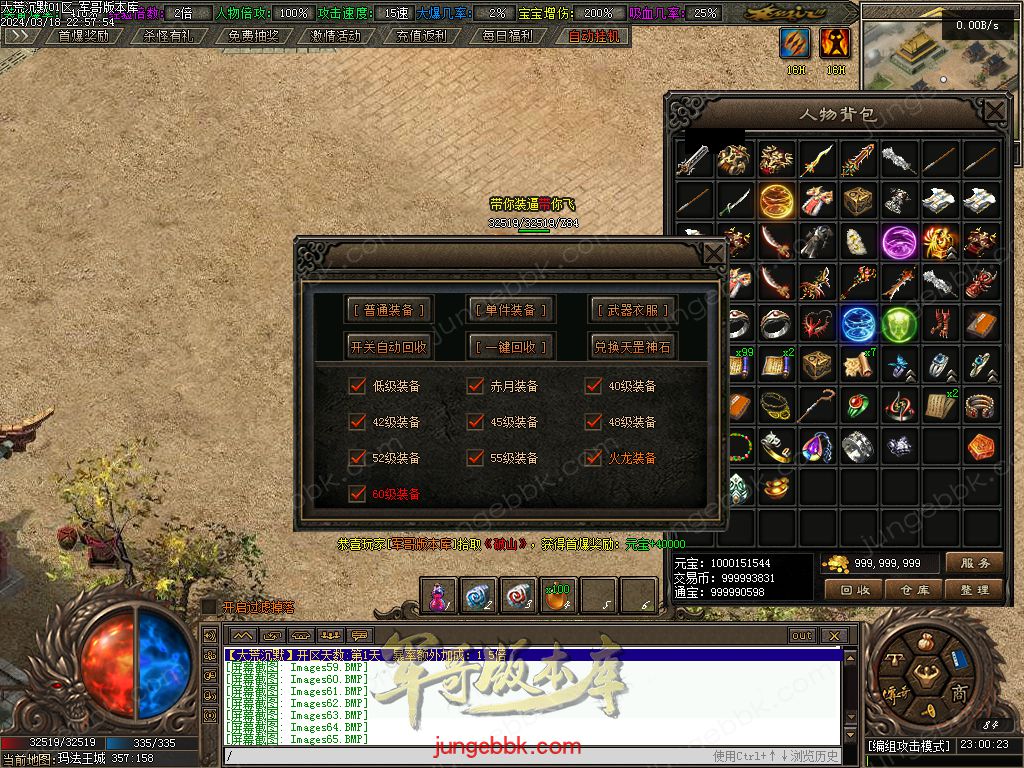Open the 仓库 warehouse
Image resolution: width=1024 pixels, height=768 pixels.
coord(914,590)
